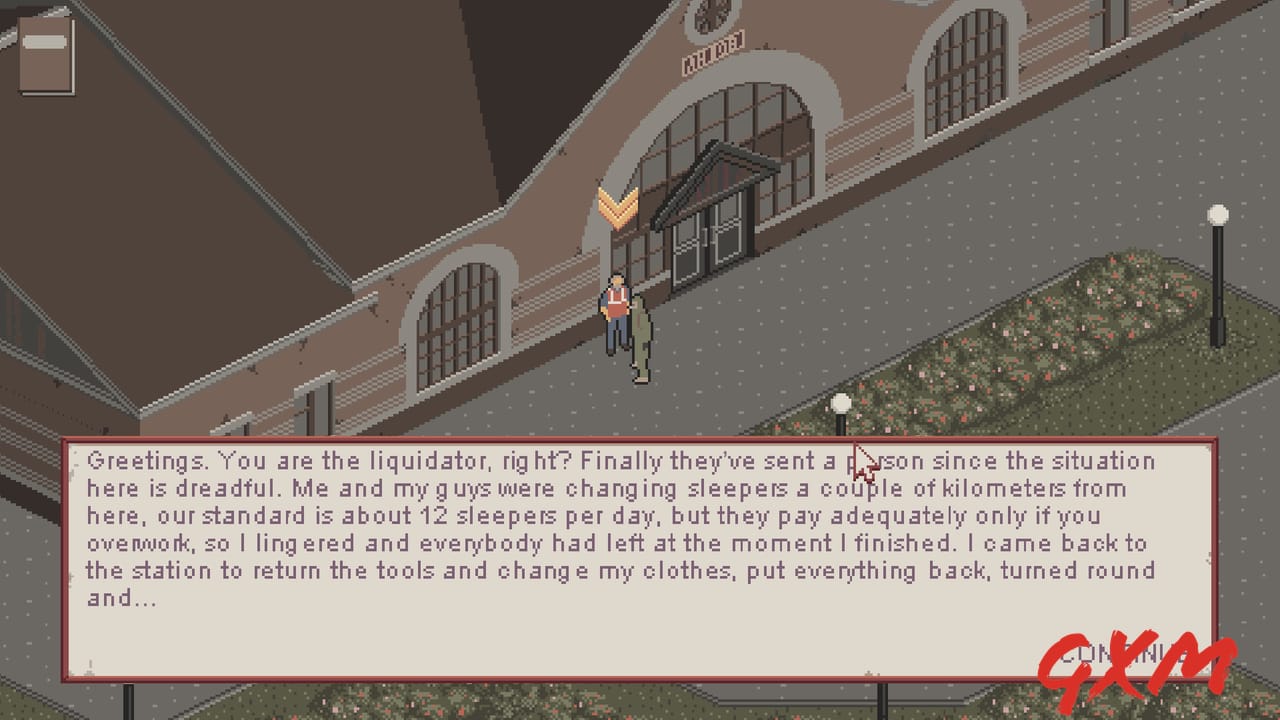The height and width of the screenshot is (720, 1280).
Task: Open the brown notebook journal icon
Action: tap(46, 53)
